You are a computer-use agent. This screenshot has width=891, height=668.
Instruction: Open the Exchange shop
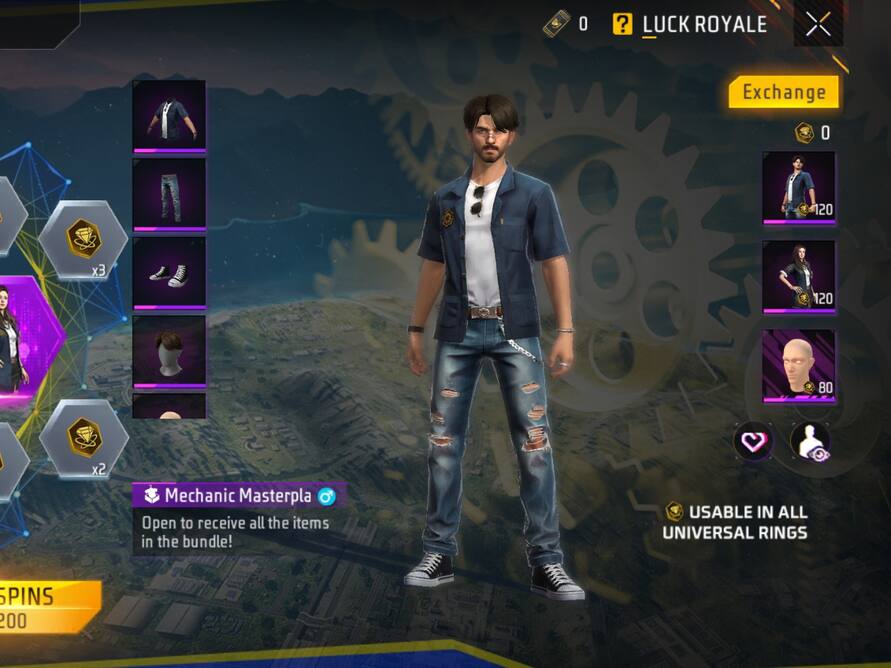783,92
